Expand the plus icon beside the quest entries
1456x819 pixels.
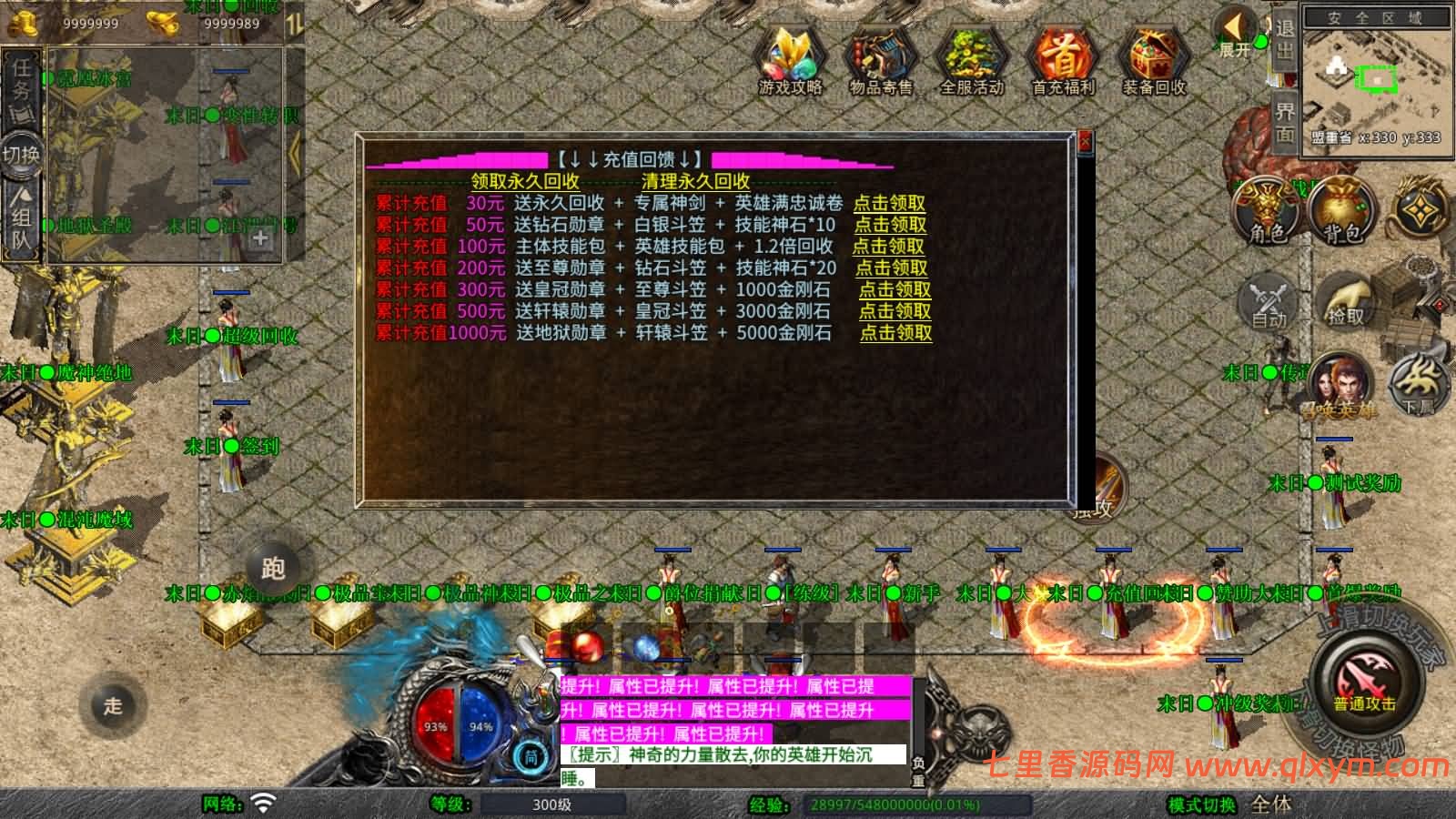[262, 239]
